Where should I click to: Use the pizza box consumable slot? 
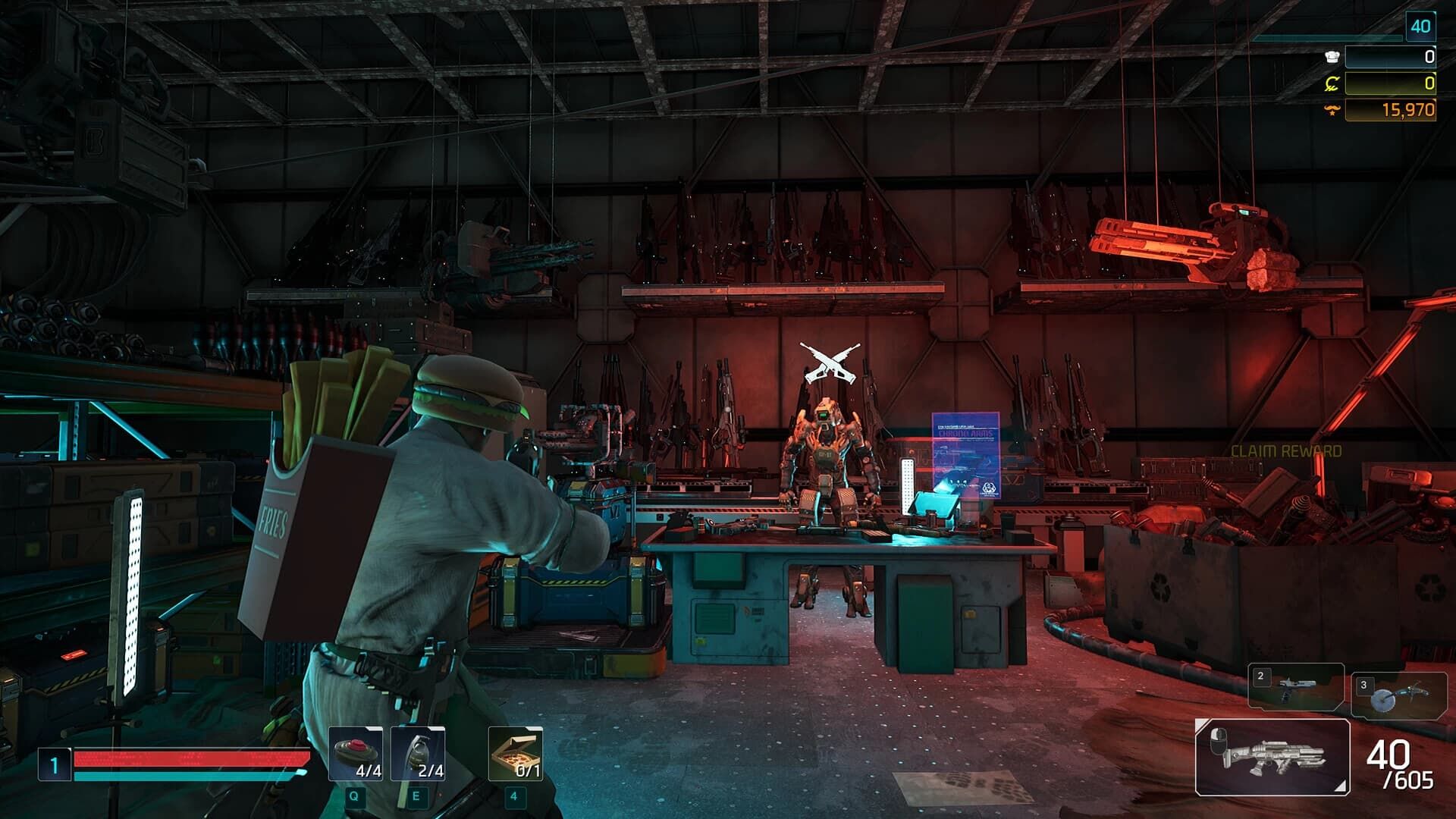pos(516,754)
